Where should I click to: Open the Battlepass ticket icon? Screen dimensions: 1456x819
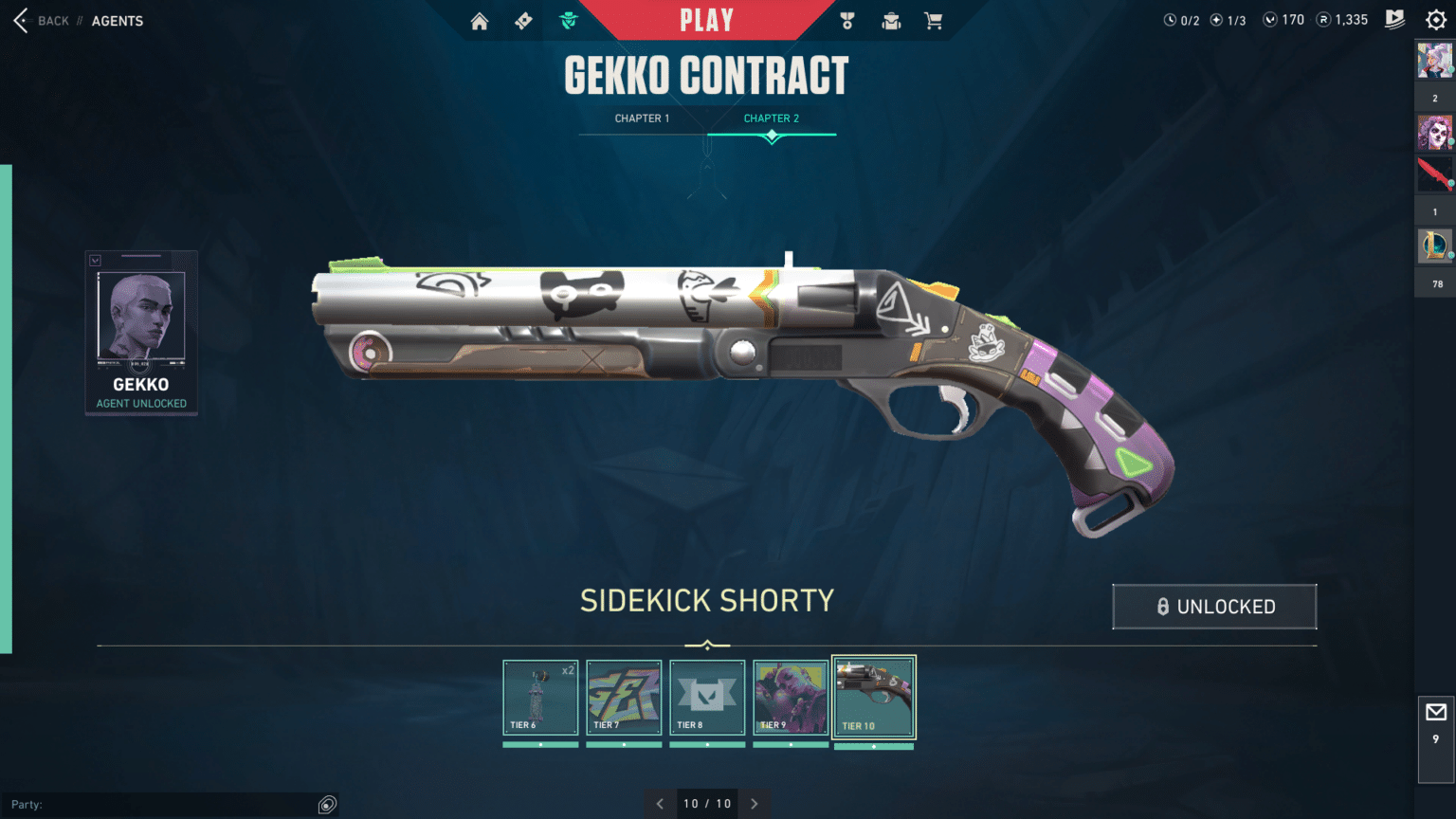pyautogui.click(x=523, y=20)
